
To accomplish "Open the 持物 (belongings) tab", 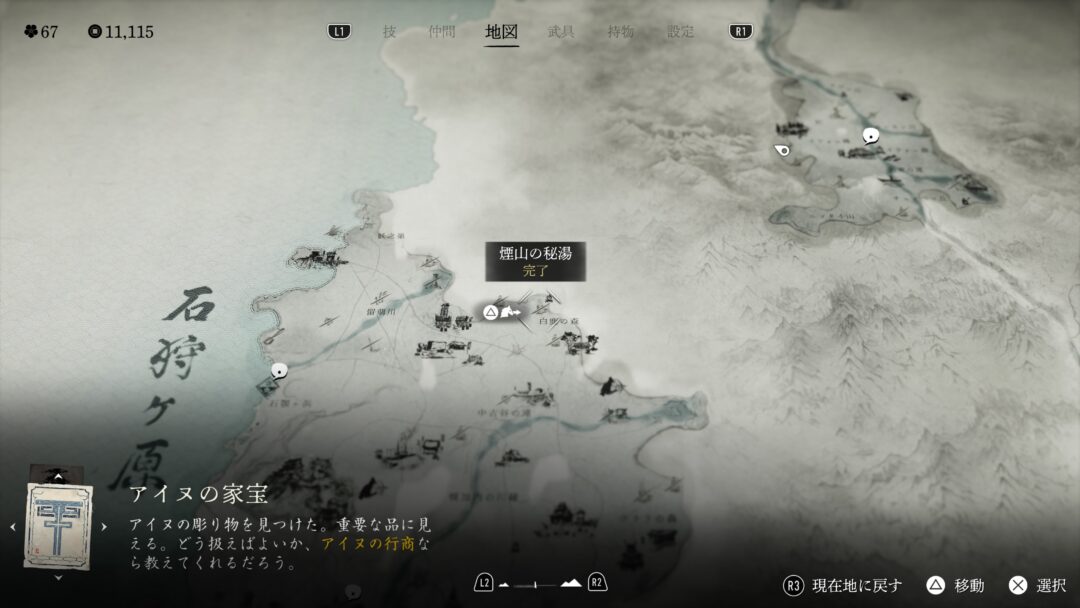I will coord(620,31).
